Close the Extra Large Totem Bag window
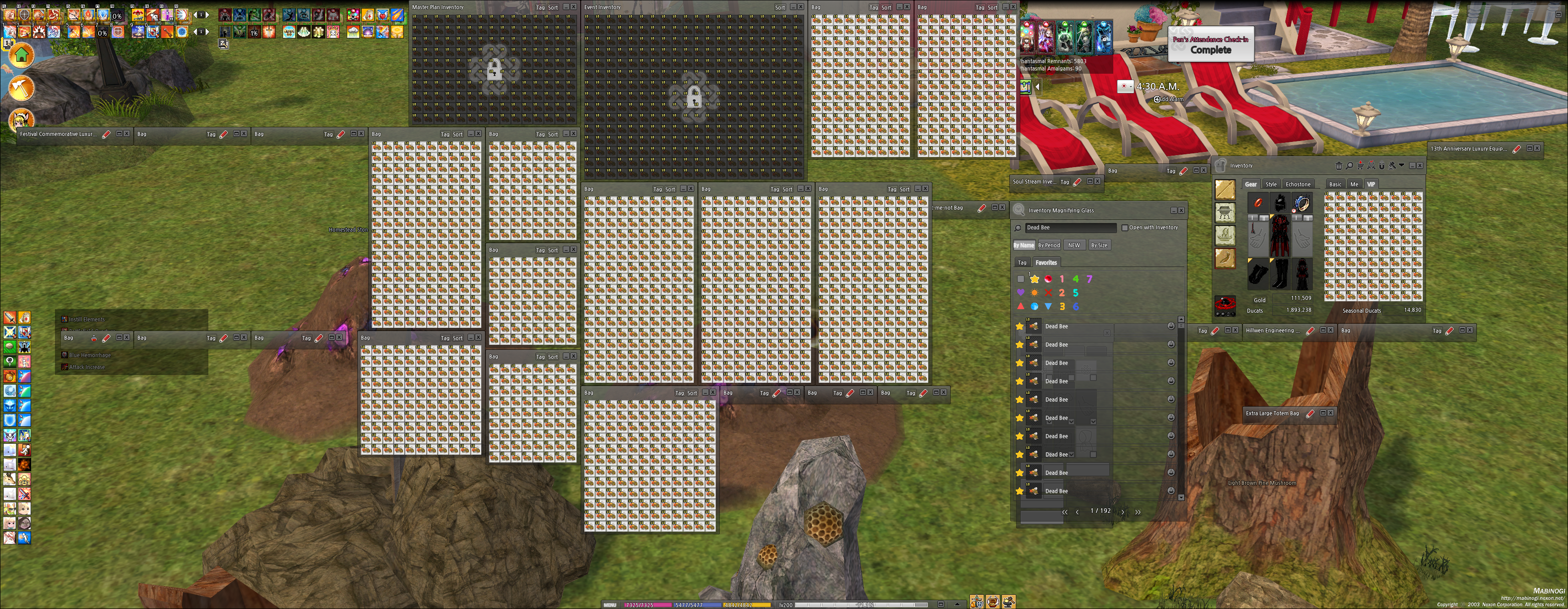This screenshot has height=609, width=1568. pos(1331,413)
